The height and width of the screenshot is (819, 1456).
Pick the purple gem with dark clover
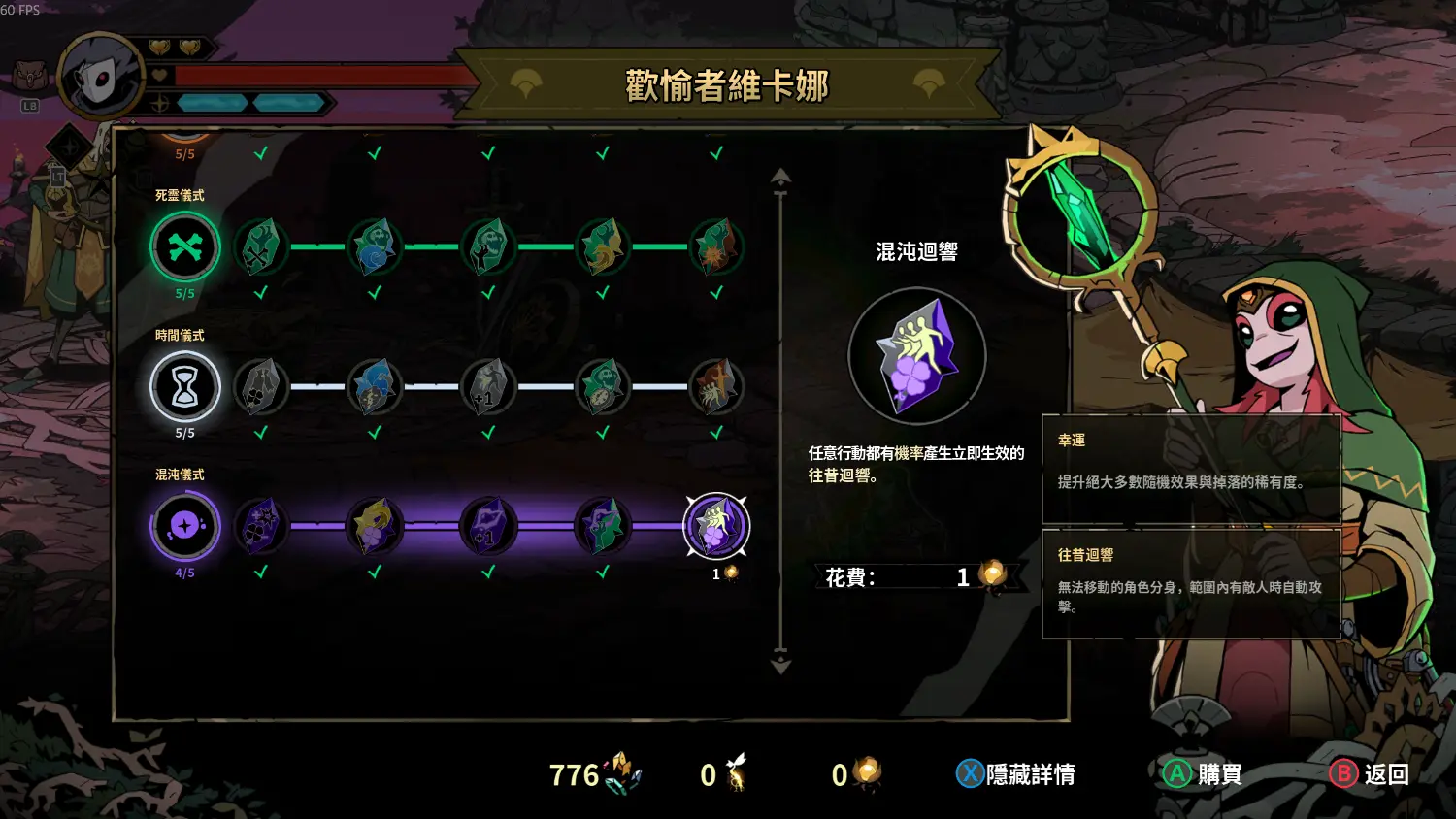pyautogui.click(x=260, y=526)
